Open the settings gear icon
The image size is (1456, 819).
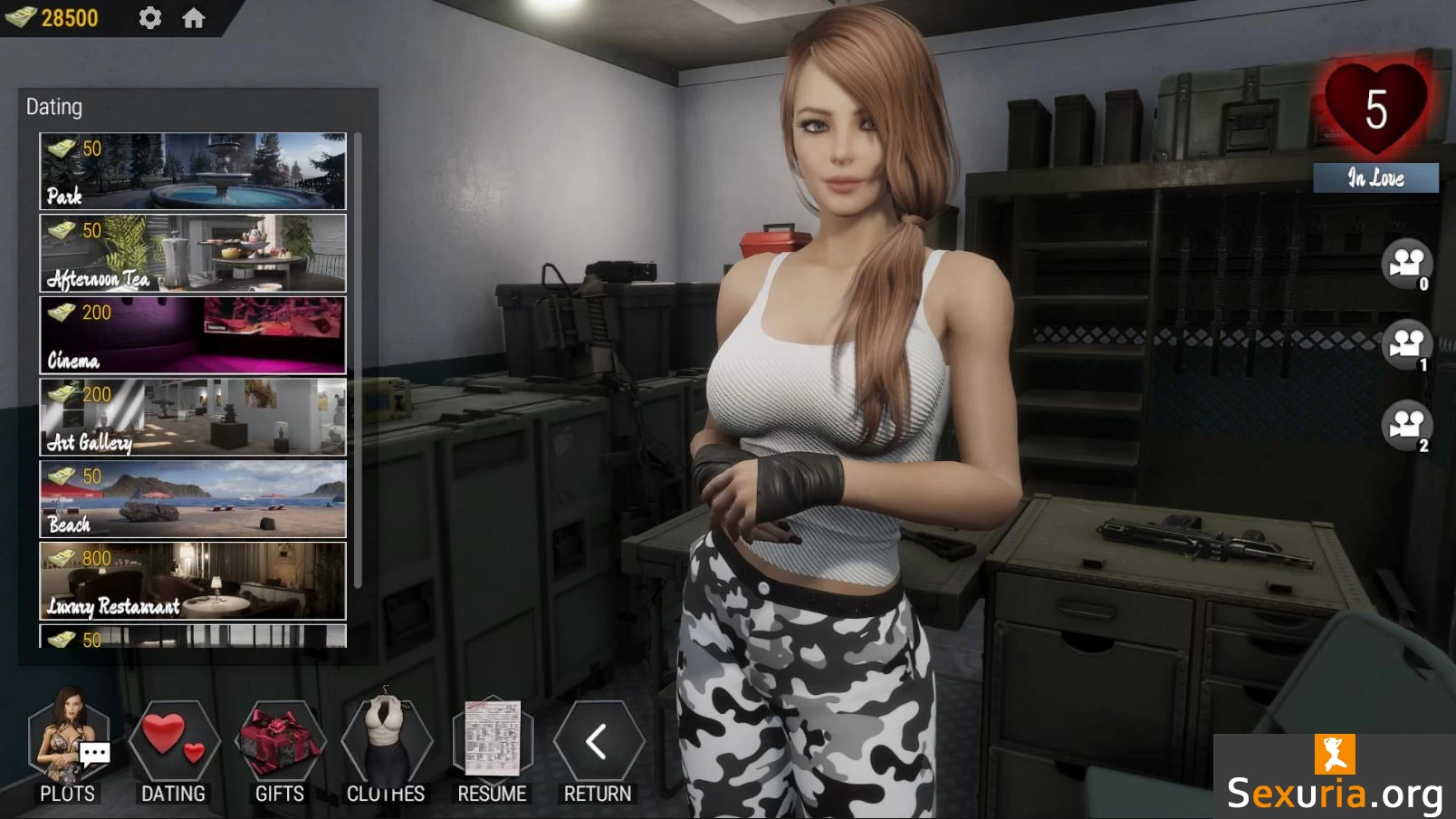(x=149, y=17)
